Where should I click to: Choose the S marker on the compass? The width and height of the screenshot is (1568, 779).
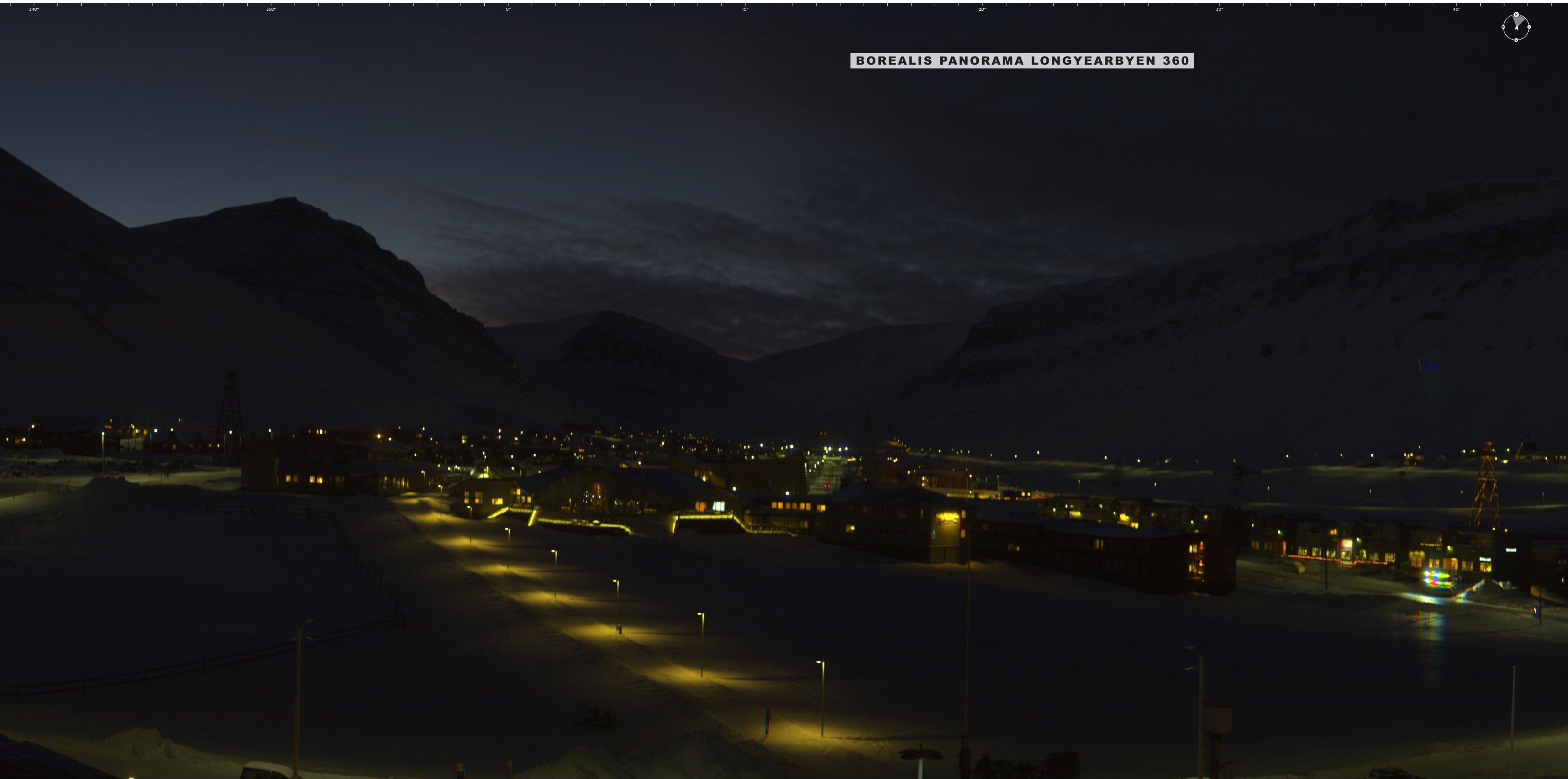point(1516,40)
